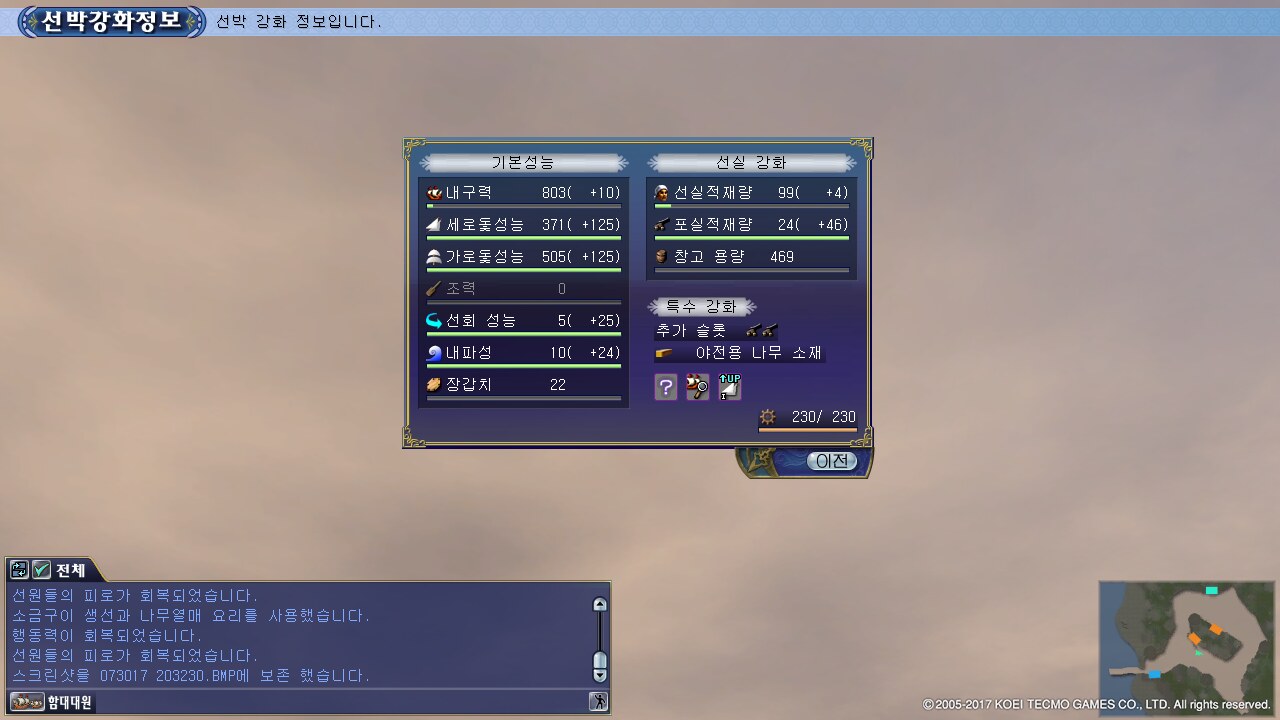
Task: Click the chat scrollbar up arrow
Action: pyautogui.click(x=600, y=604)
